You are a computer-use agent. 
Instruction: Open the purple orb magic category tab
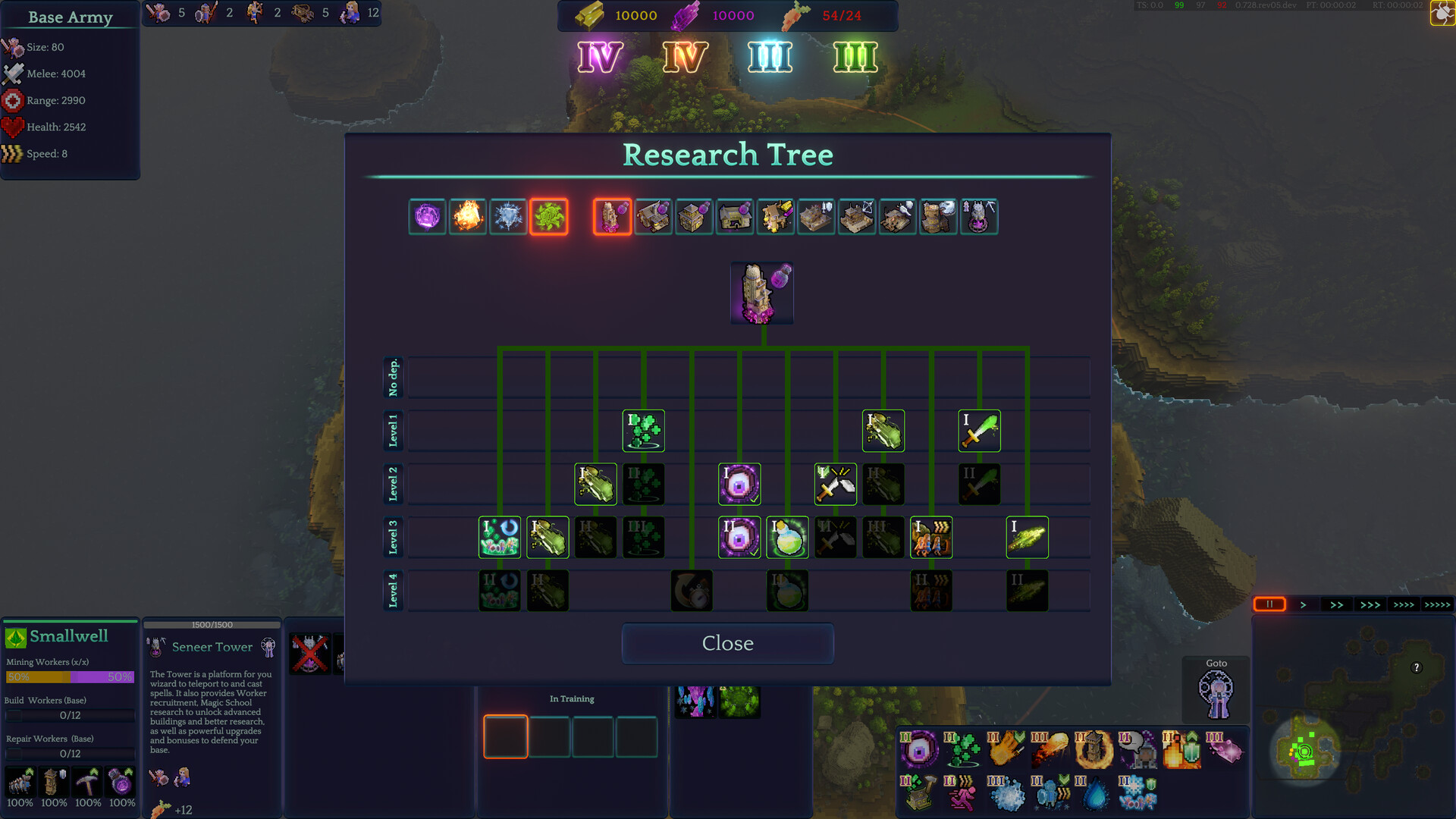(428, 217)
